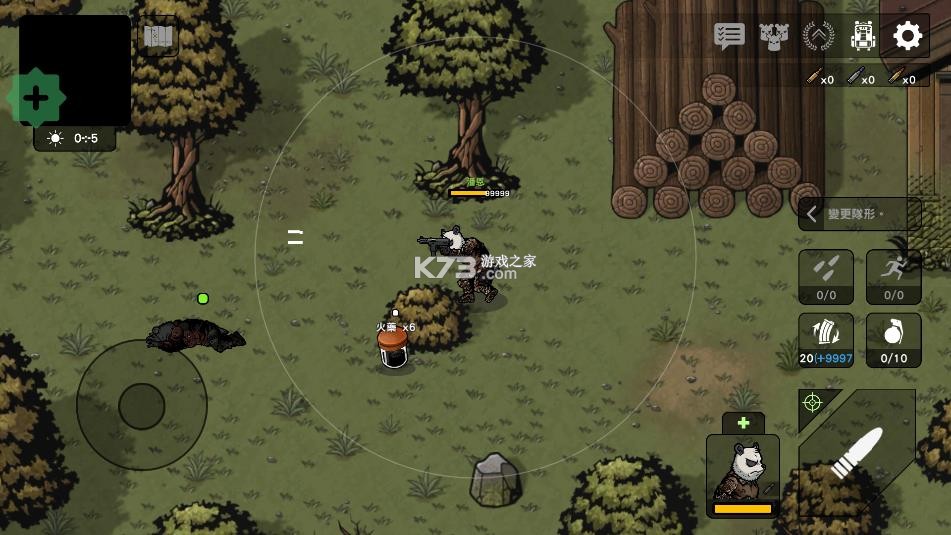Tap the green plus badge on minimap
The height and width of the screenshot is (535, 951).
click(x=36, y=98)
